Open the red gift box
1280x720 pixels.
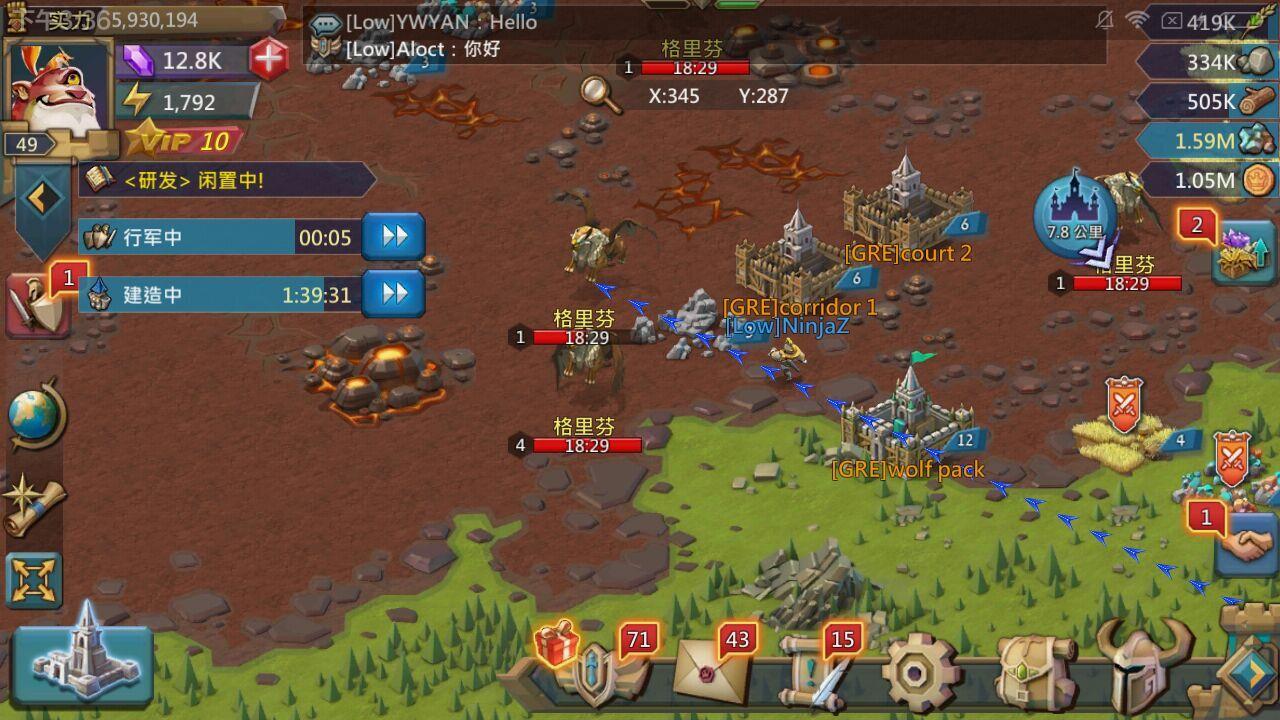tap(557, 643)
